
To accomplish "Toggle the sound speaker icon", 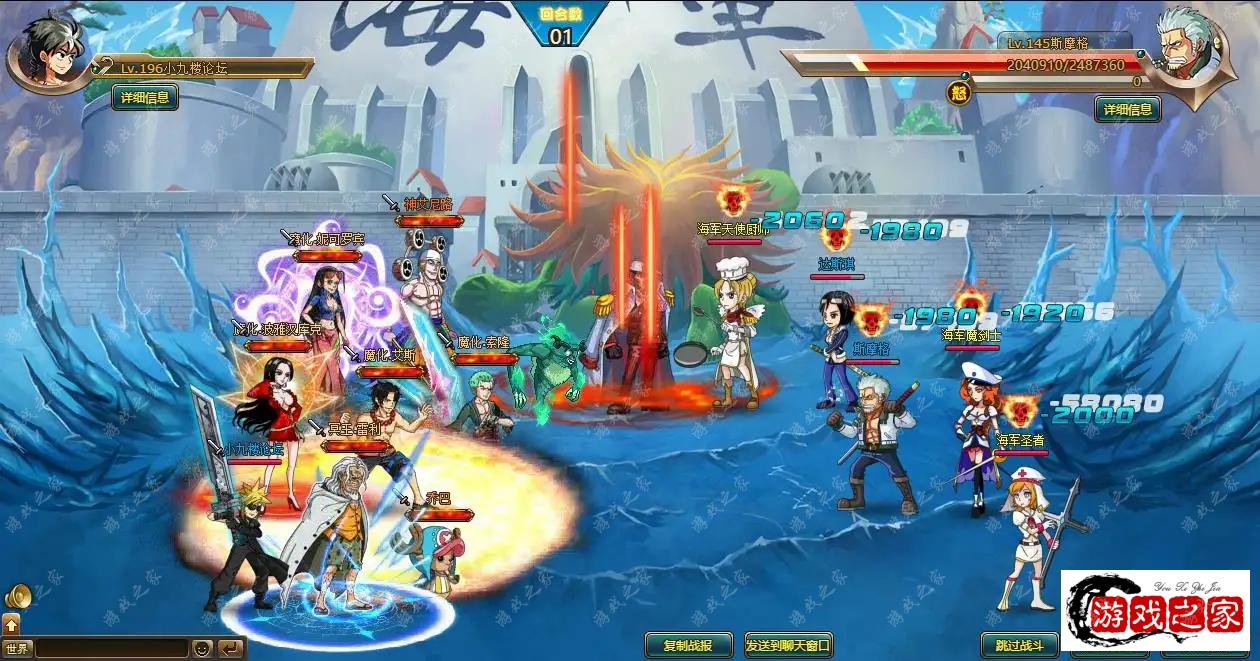I will 18,597.
